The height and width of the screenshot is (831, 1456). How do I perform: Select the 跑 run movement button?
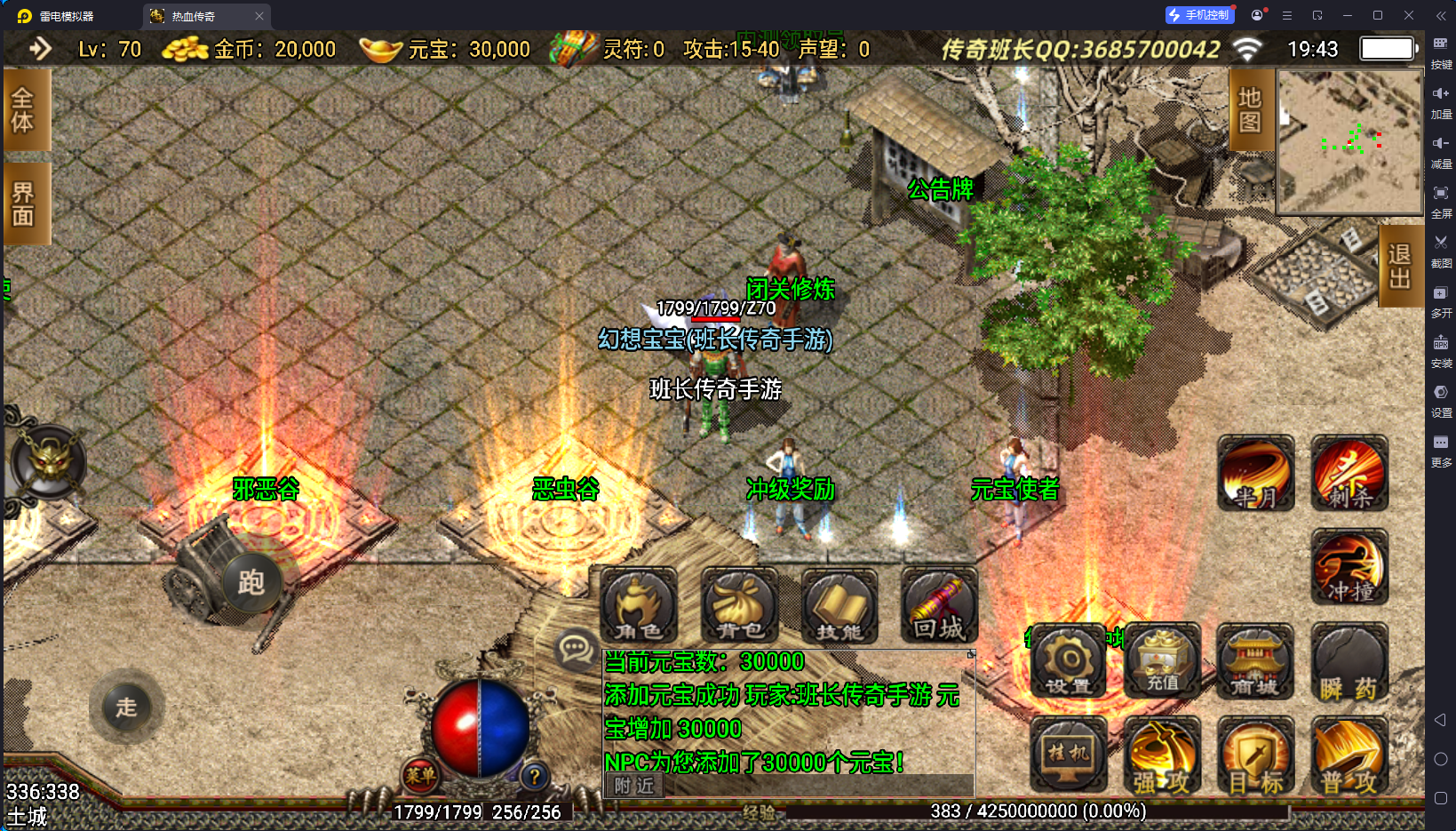click(251, 583)
